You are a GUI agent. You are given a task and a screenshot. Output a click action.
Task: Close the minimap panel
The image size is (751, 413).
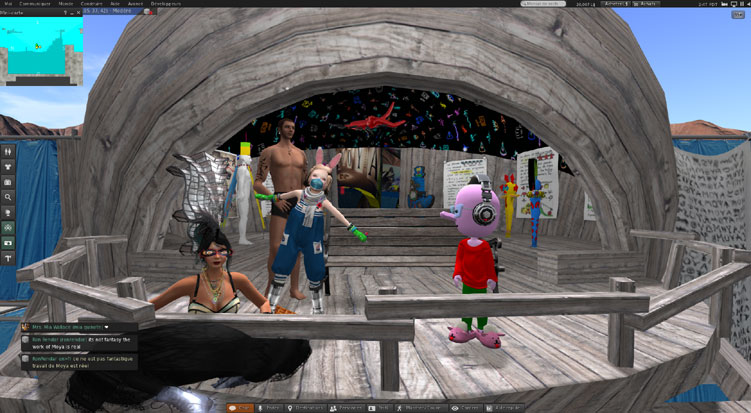pyautogui.click(x=80, y=13)
